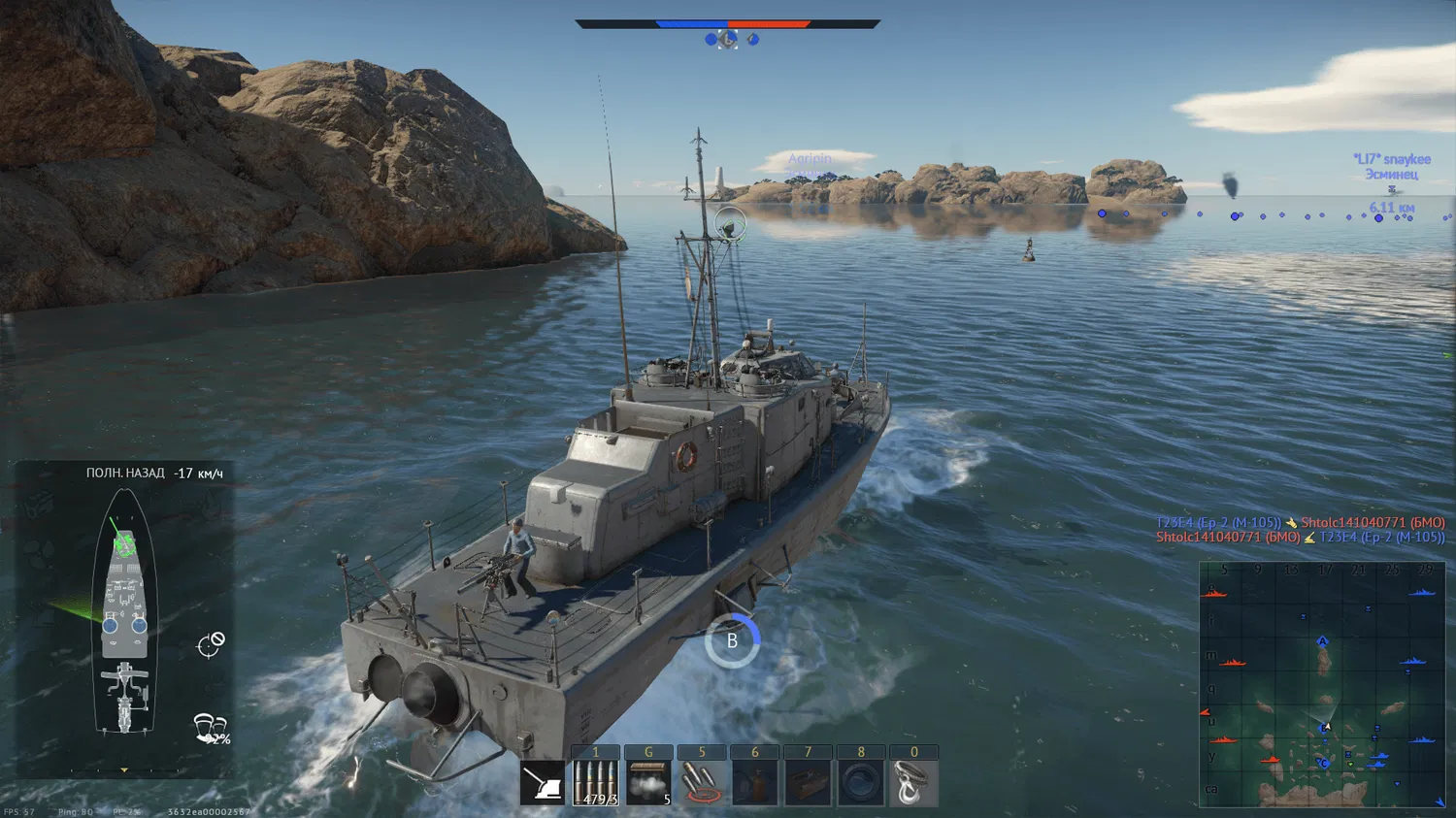
Task: Open the tactical minimap
Action: click(x=1322, y=684)
